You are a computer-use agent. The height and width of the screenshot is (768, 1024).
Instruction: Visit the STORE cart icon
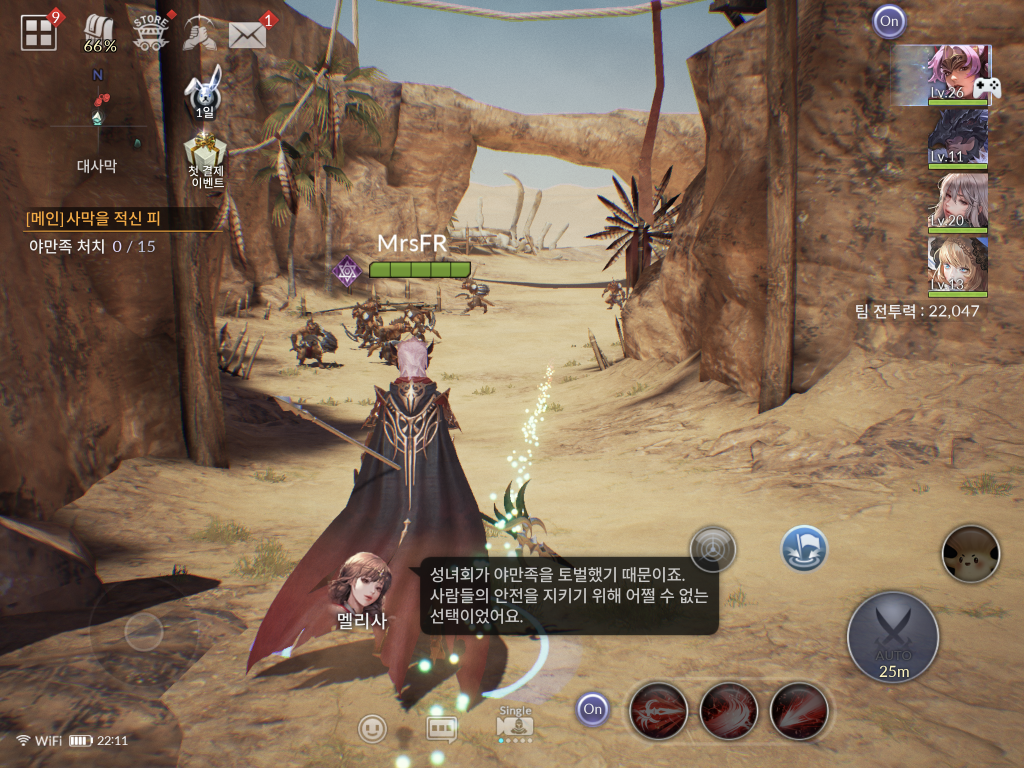(151, 33)
